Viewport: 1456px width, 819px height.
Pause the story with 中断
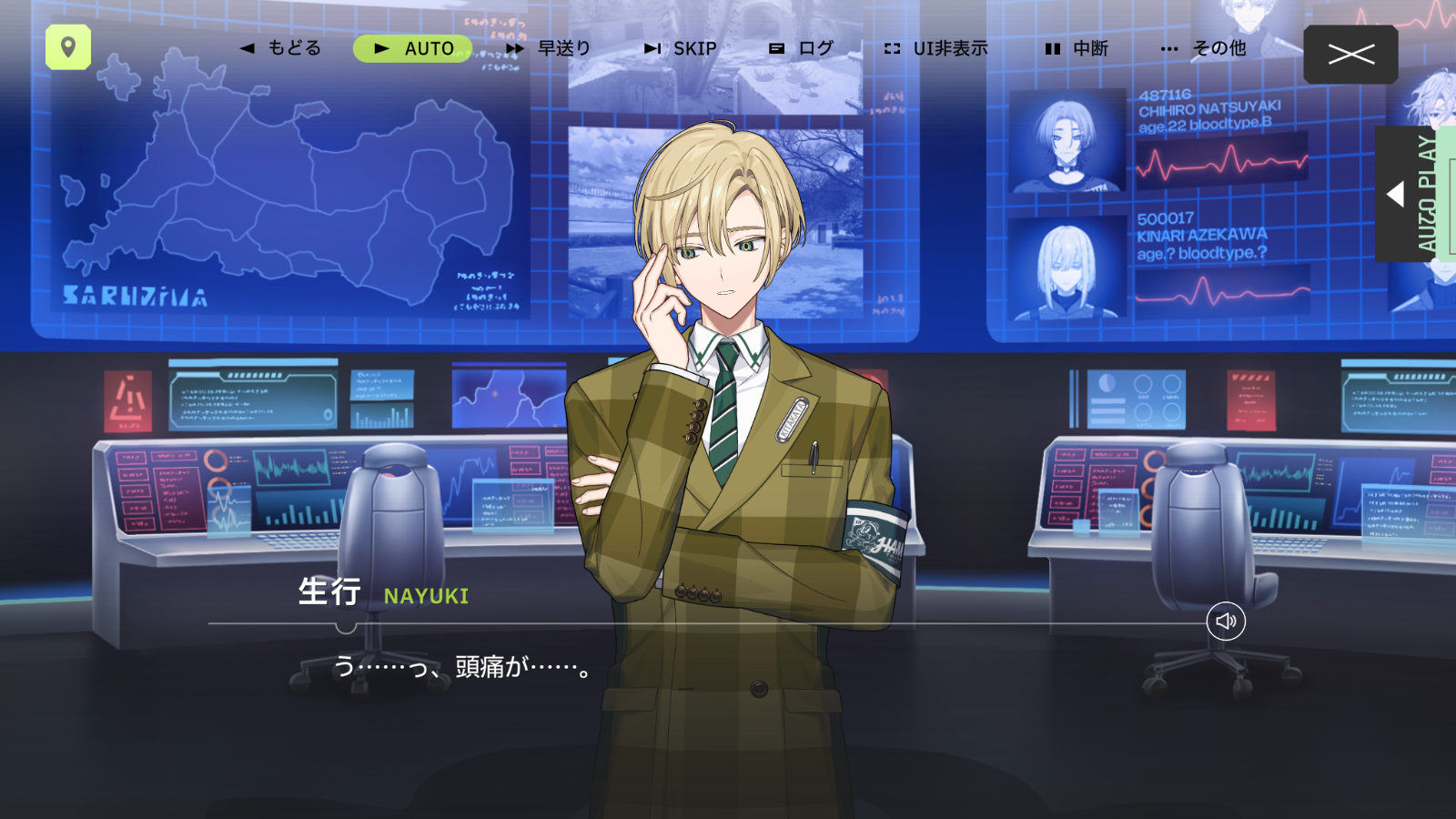1077,48
